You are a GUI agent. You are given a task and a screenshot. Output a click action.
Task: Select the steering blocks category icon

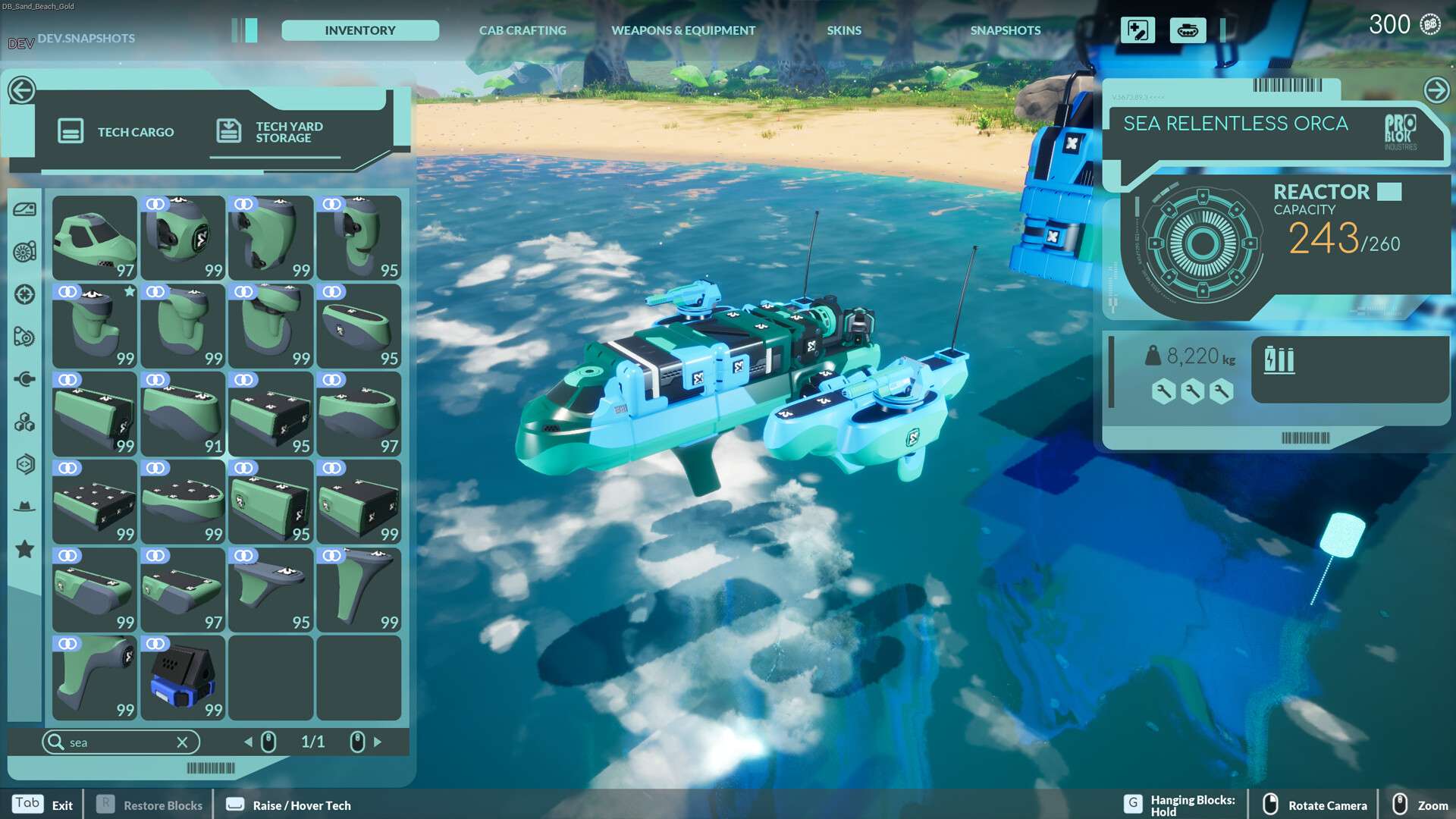(x=25, y=294)
